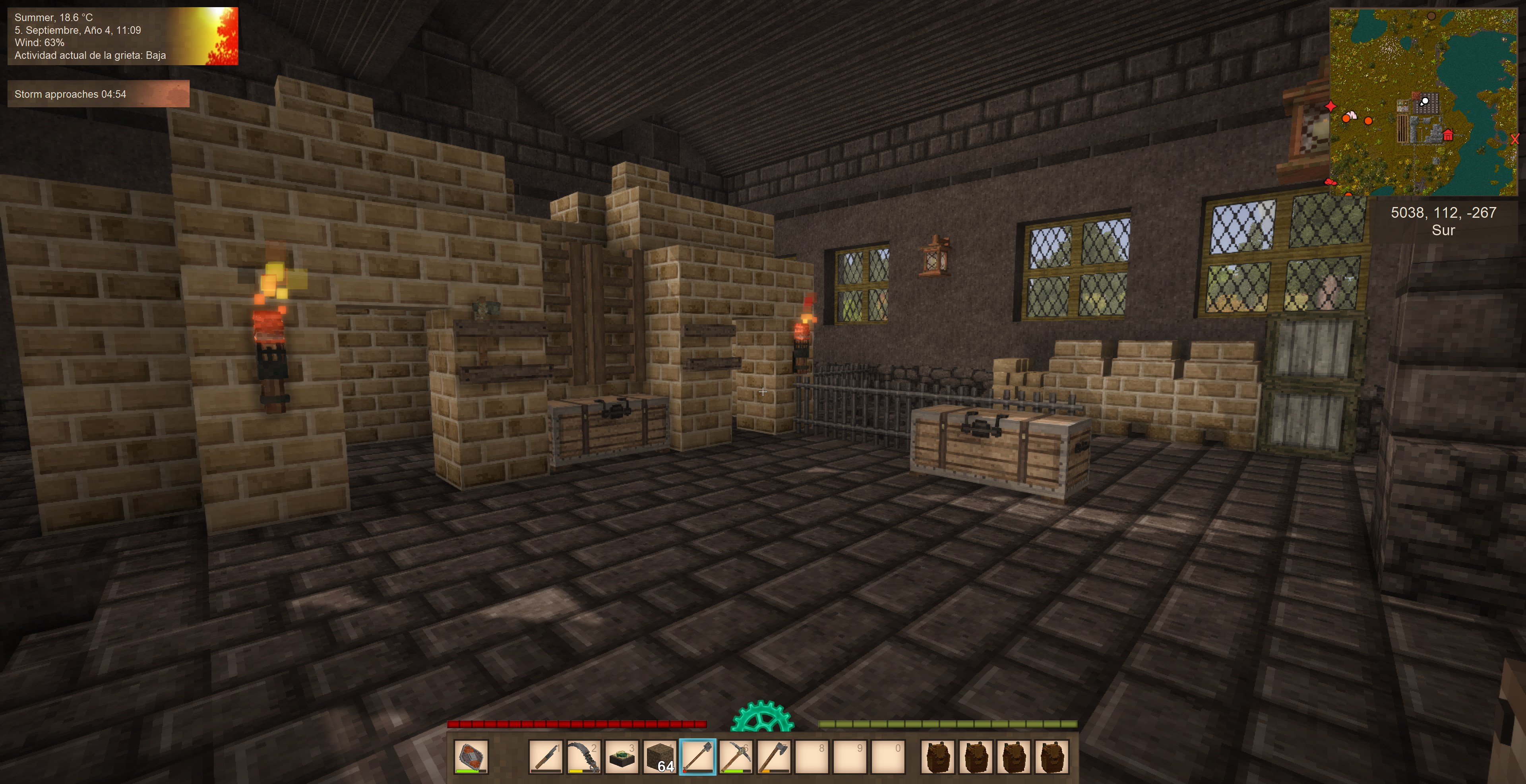Screen dimensions: 1526x784
Task: Select the red X marker on minimap
Action: point(1515,139)
